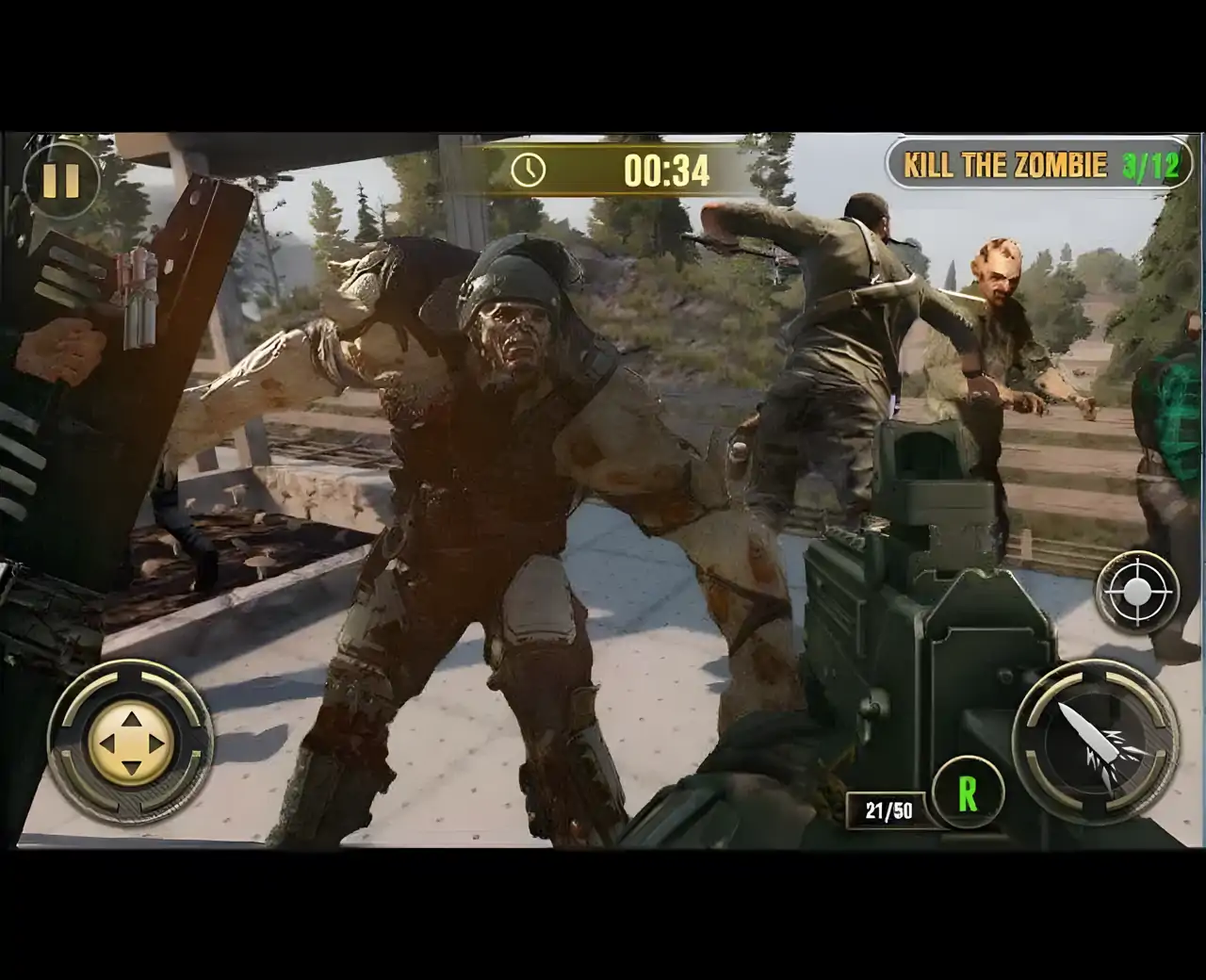
Task: Reload with the green R button
Action: tap(968, 793)
